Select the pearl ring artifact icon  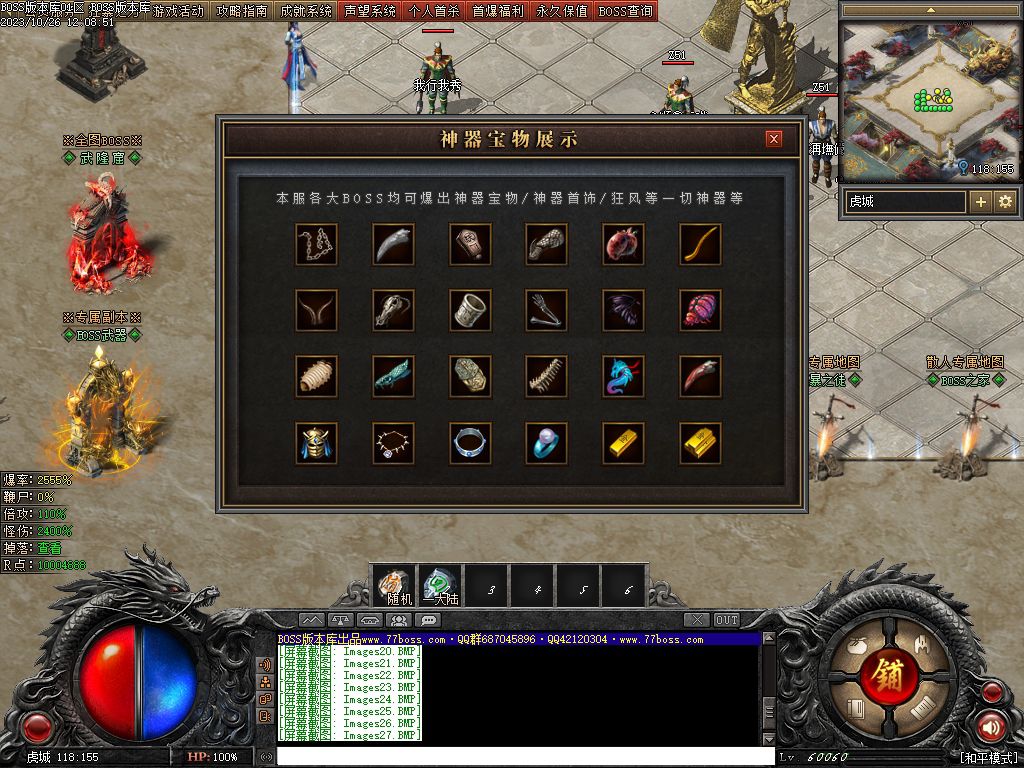(x=547, y=442)
